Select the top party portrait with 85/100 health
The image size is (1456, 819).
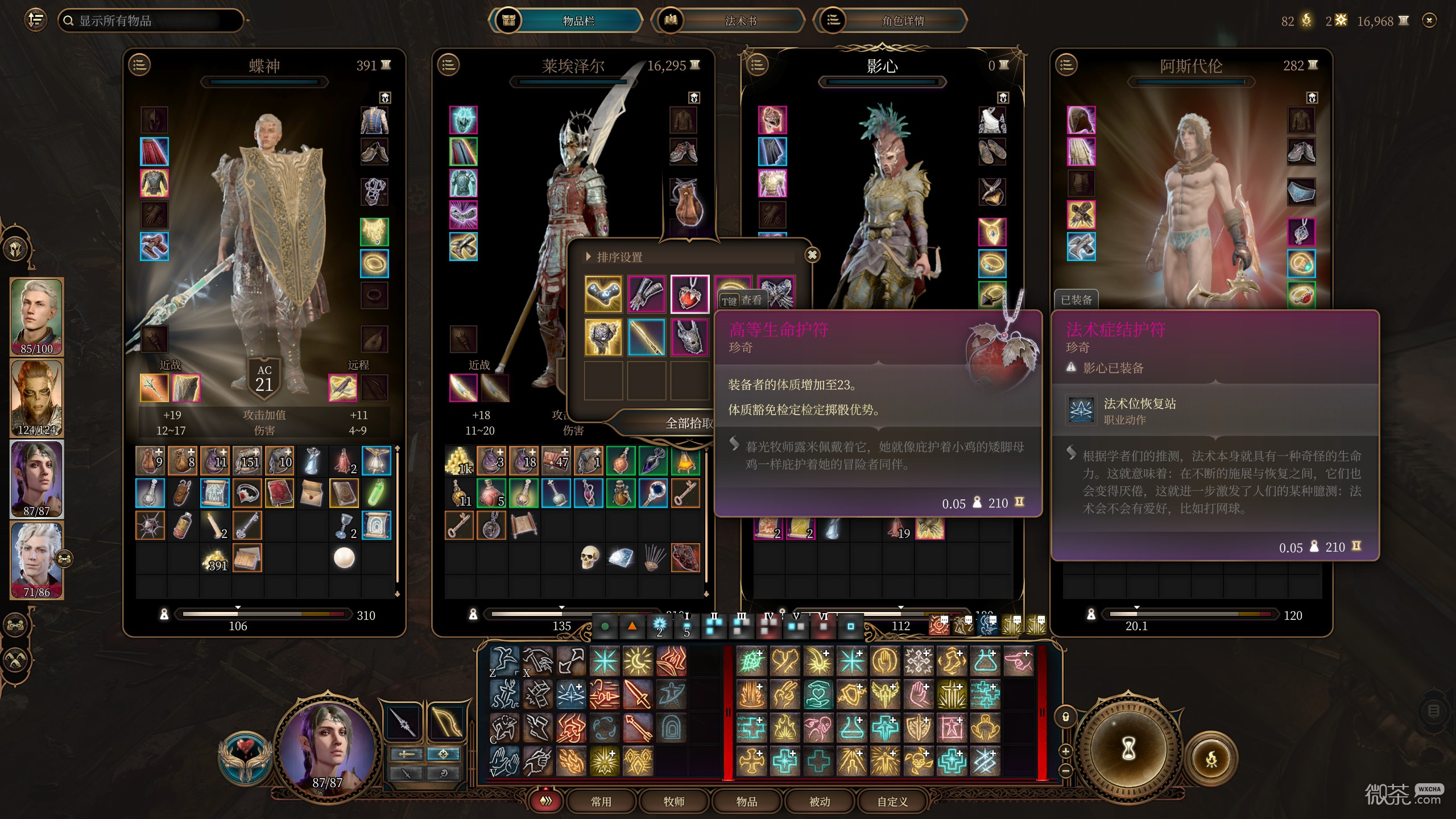(x=37, y=316)
